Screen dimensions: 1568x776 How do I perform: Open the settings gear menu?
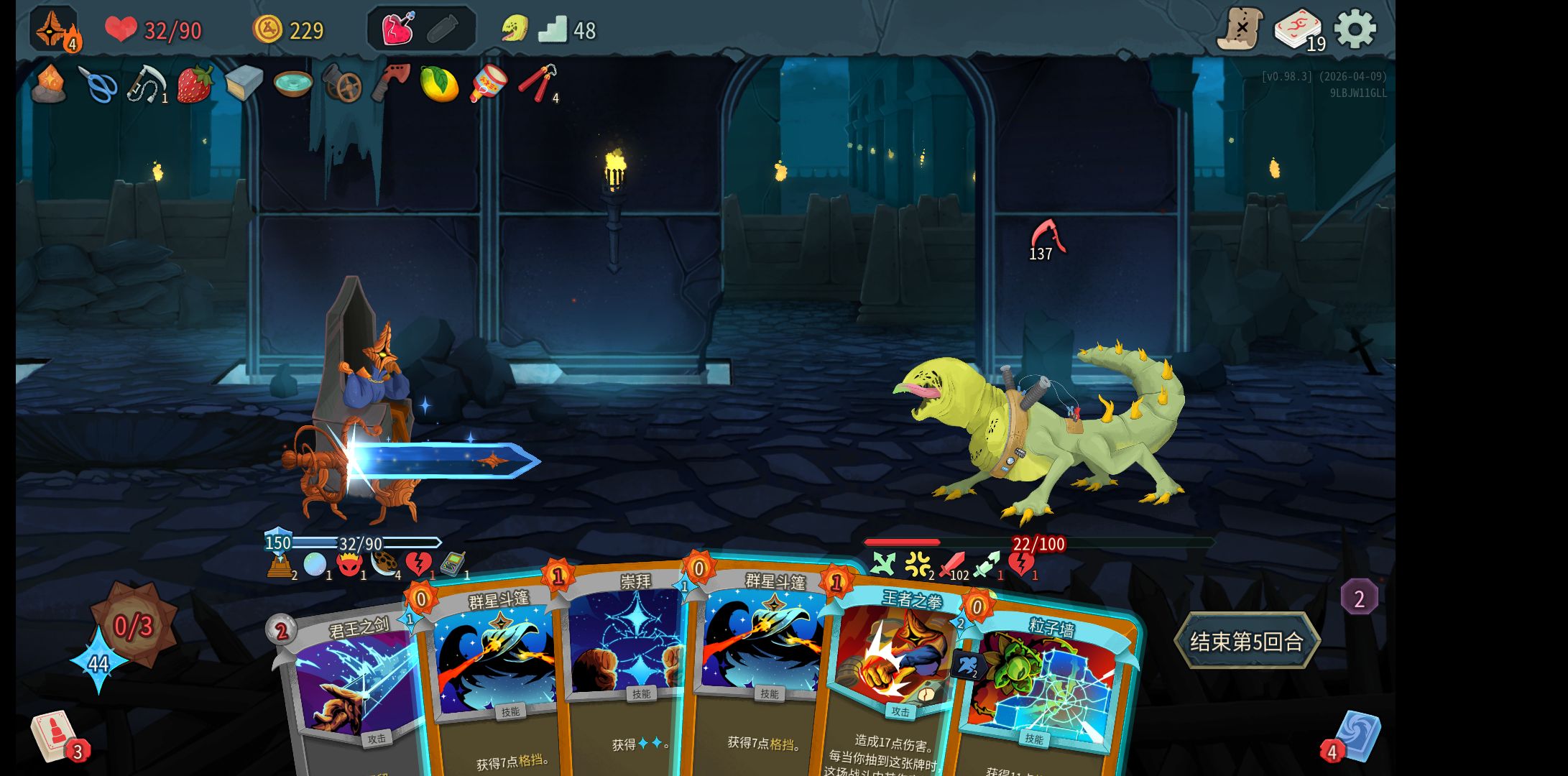(x=1355, y=29)
